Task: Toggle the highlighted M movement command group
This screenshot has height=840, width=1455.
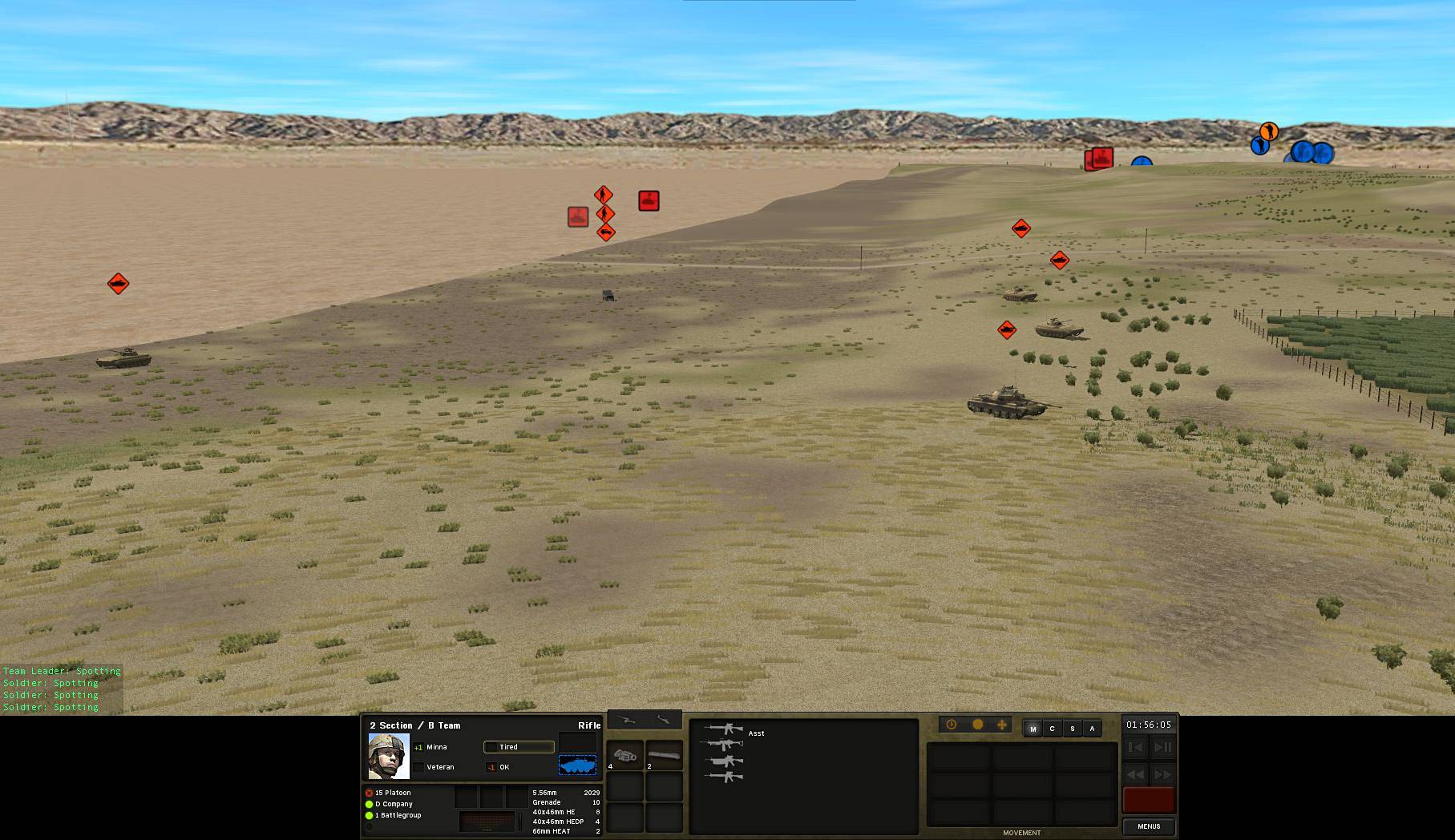Action: (x=1033, y=728)
